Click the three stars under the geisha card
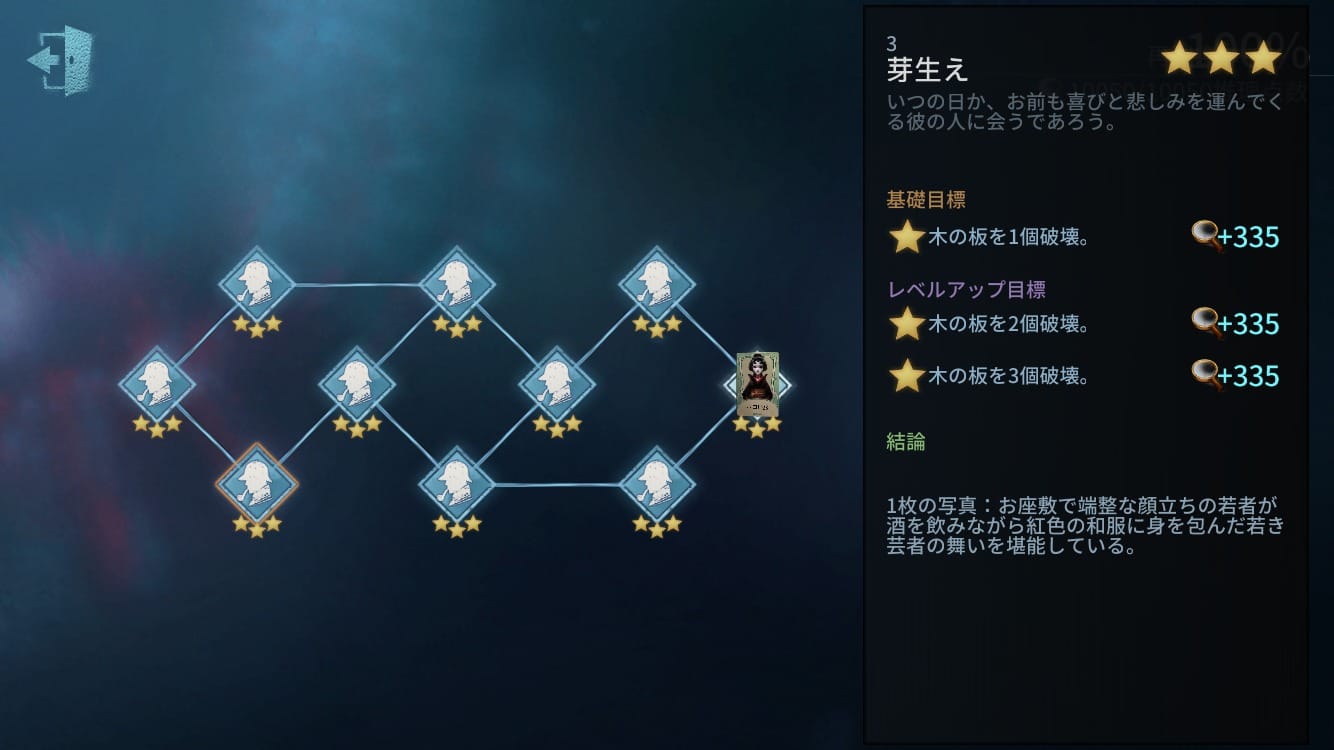This screenshot has height=750, width=1334. click(757, 424)
